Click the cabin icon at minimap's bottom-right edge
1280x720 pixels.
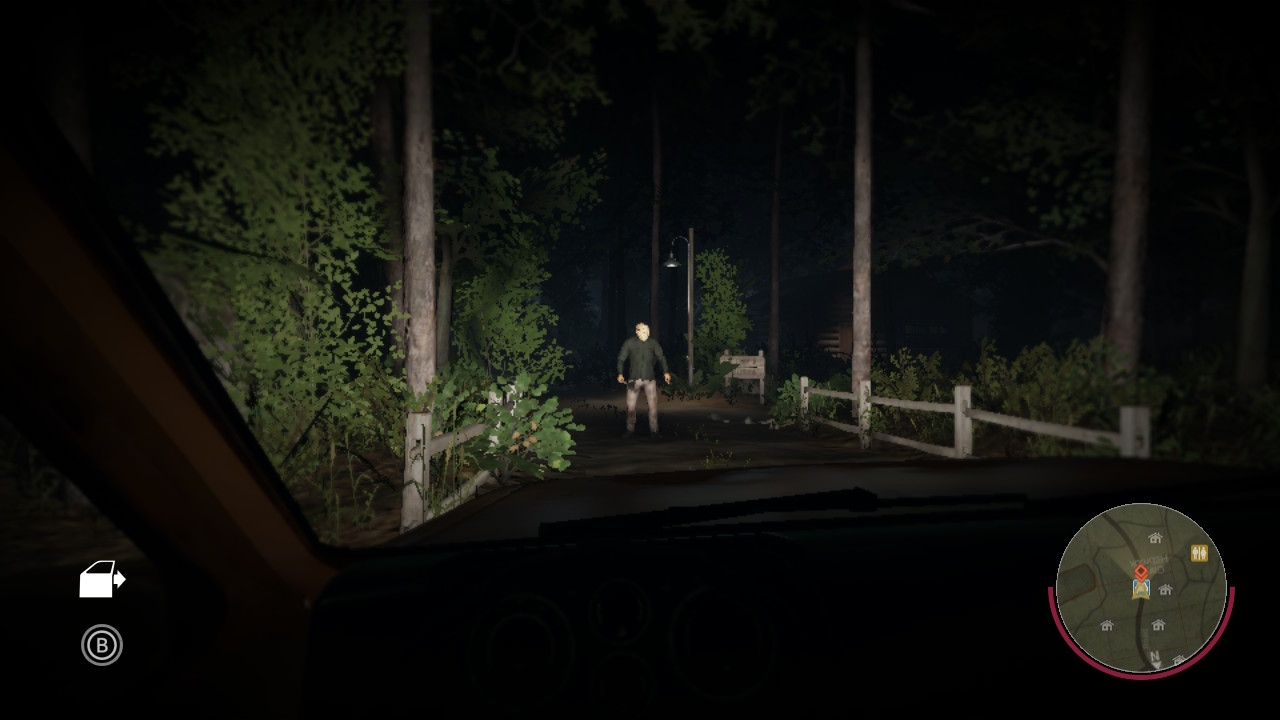pyautogui.click(x=1178, y=659)
